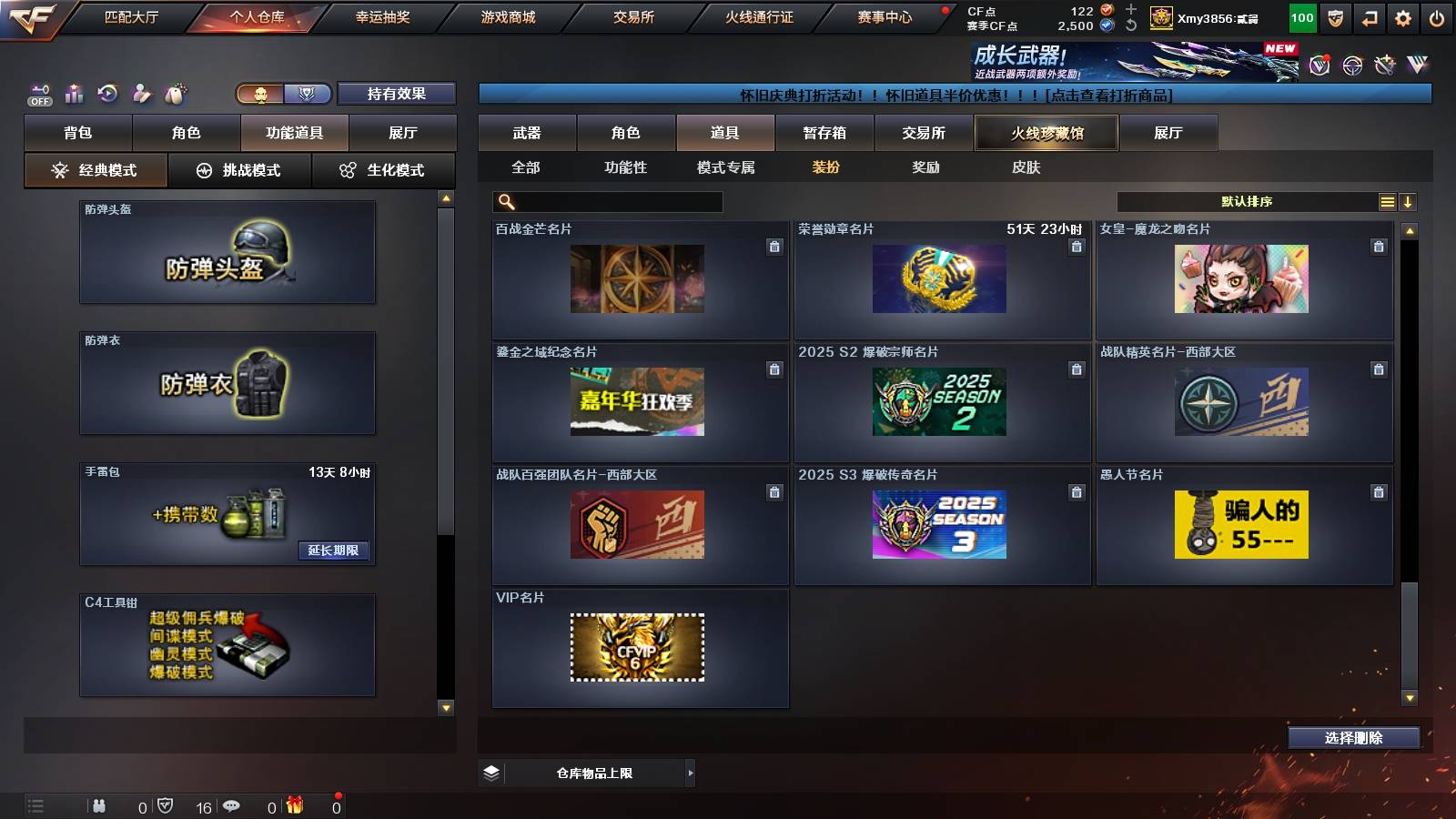Click the return arrow icon near top right
The width and height of the screenshot is (1456, 819).
click(1369, 15)
